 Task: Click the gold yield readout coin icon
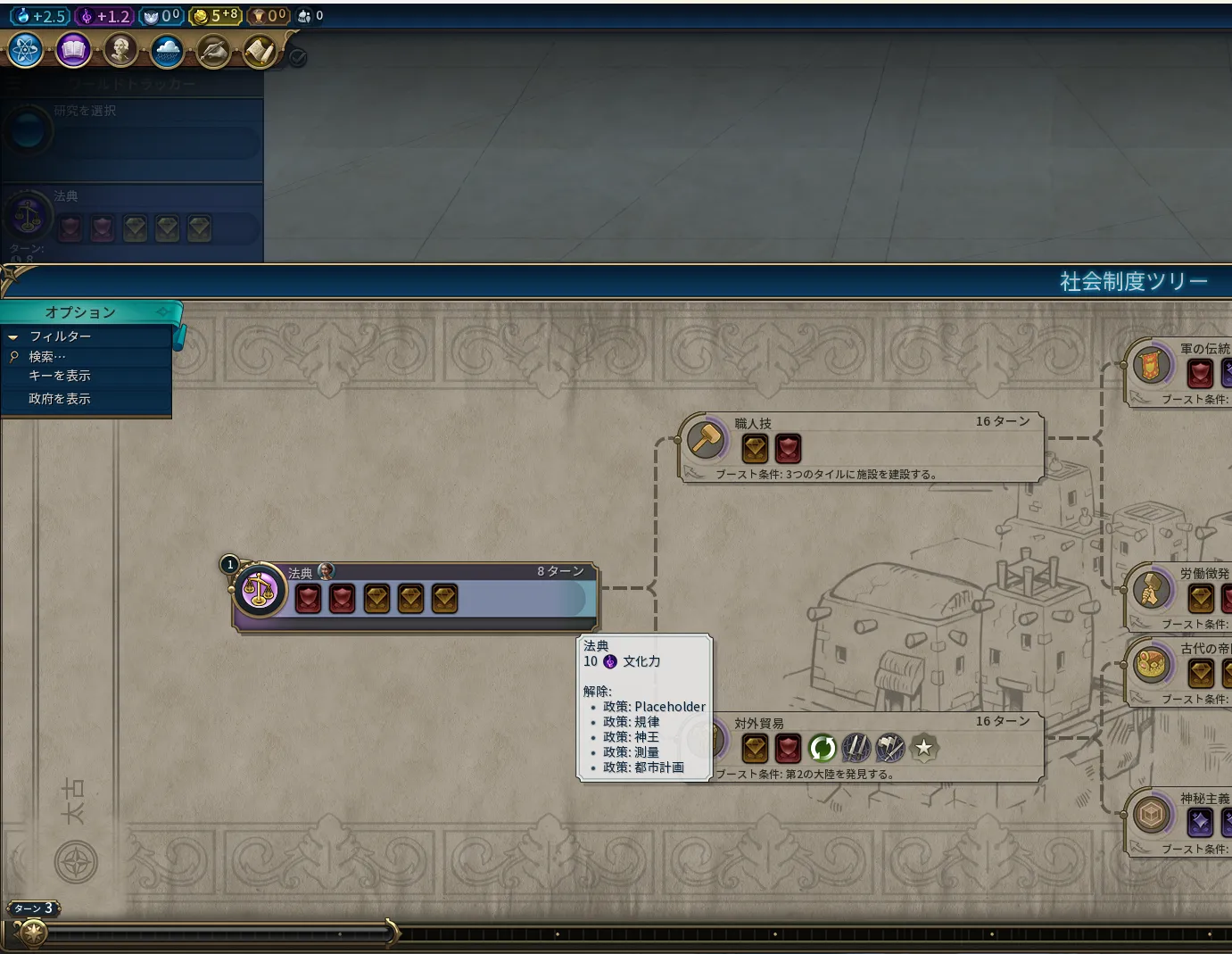click(201, 16)
